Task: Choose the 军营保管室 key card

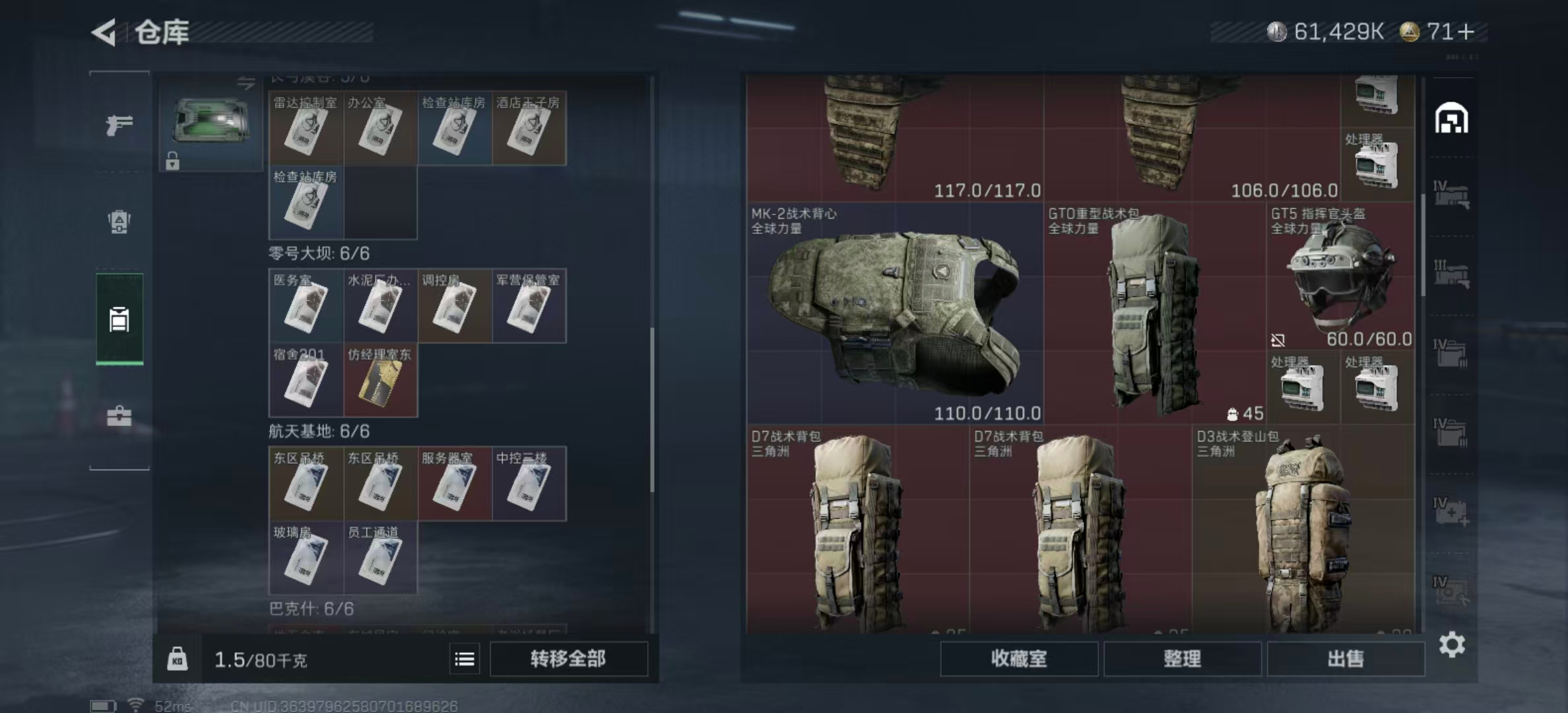Action: pos(529,306)
